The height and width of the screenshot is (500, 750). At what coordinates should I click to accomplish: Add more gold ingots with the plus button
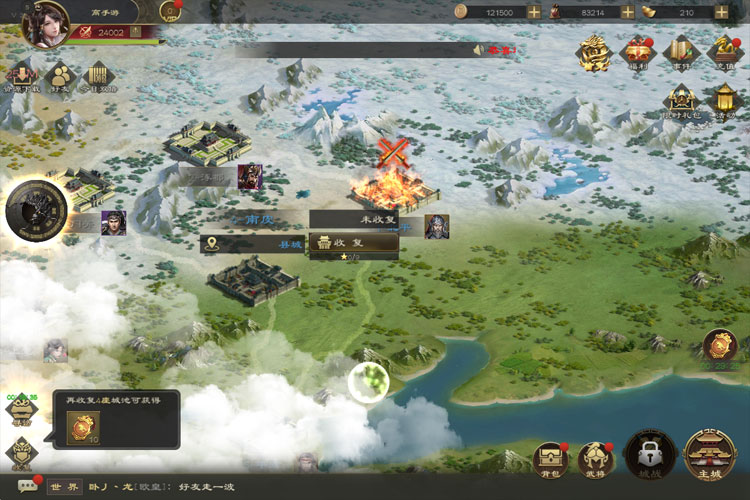[x=720, y=12]
